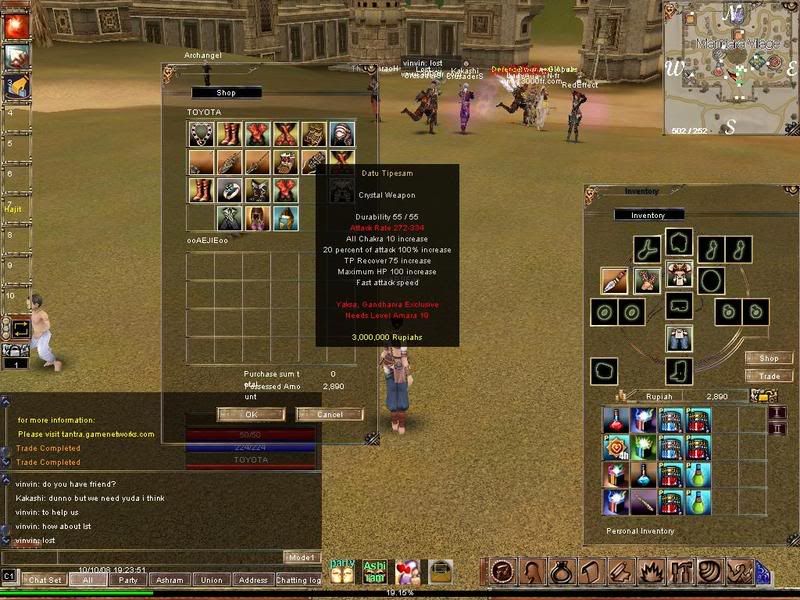Image resolution: width=800 pixels, height=600 pixels.
Task: Select the equipped dagger weapon slot
Action: click(x=614, y=281)
